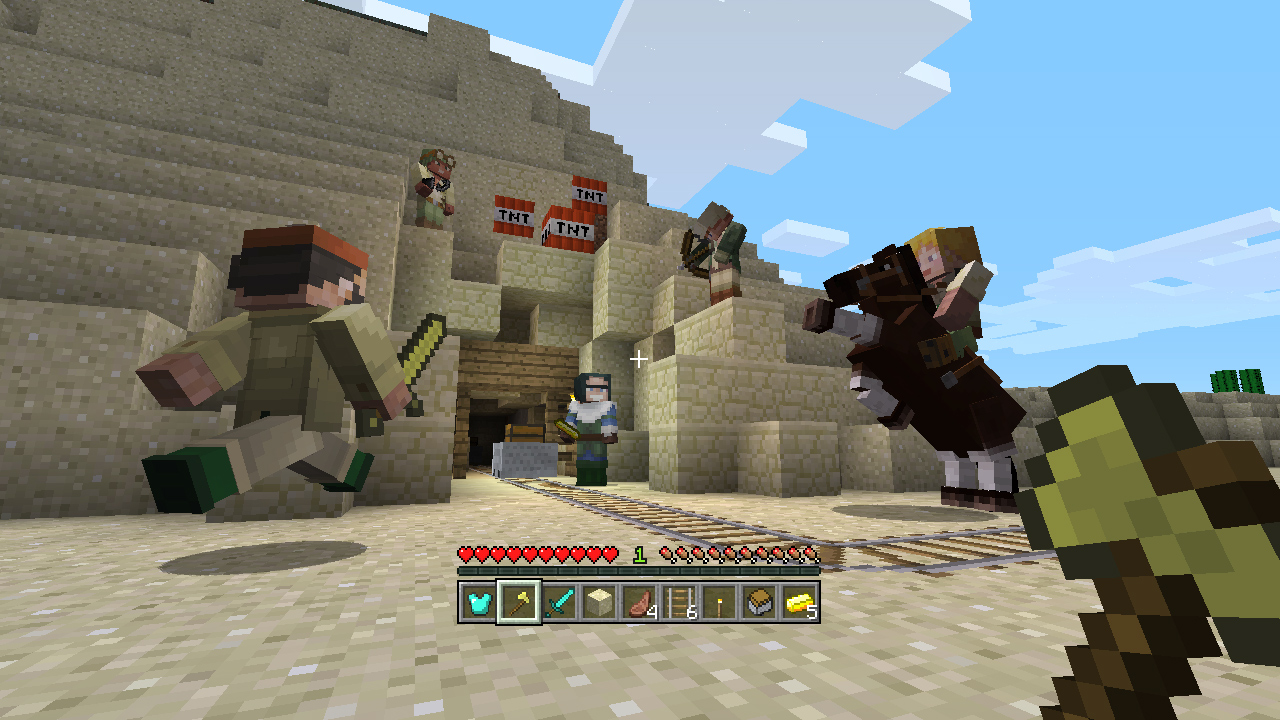Click the experience bar above the hotbar

pos(640,569)
